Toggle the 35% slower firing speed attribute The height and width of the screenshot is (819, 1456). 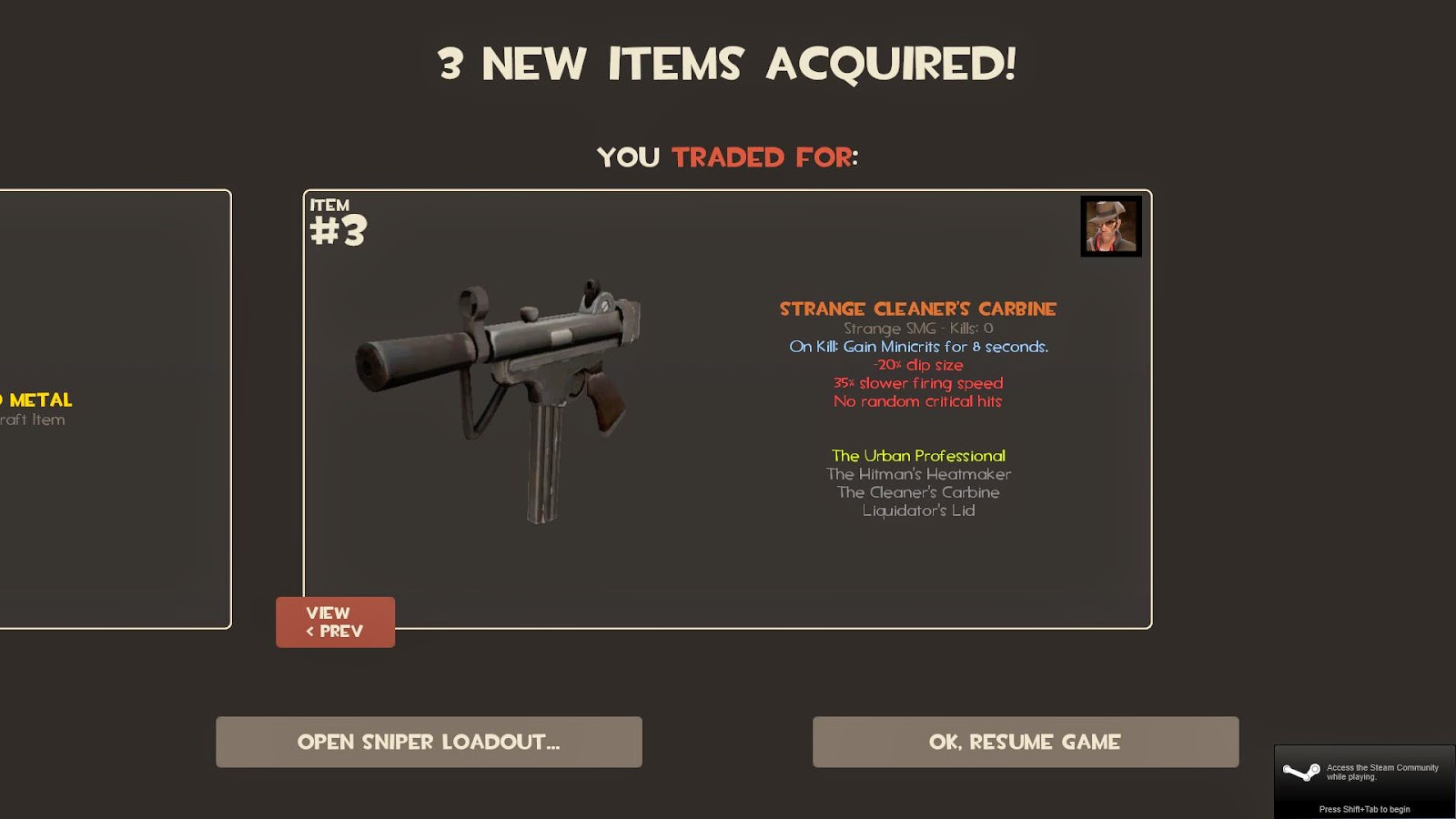click(918, 383)
